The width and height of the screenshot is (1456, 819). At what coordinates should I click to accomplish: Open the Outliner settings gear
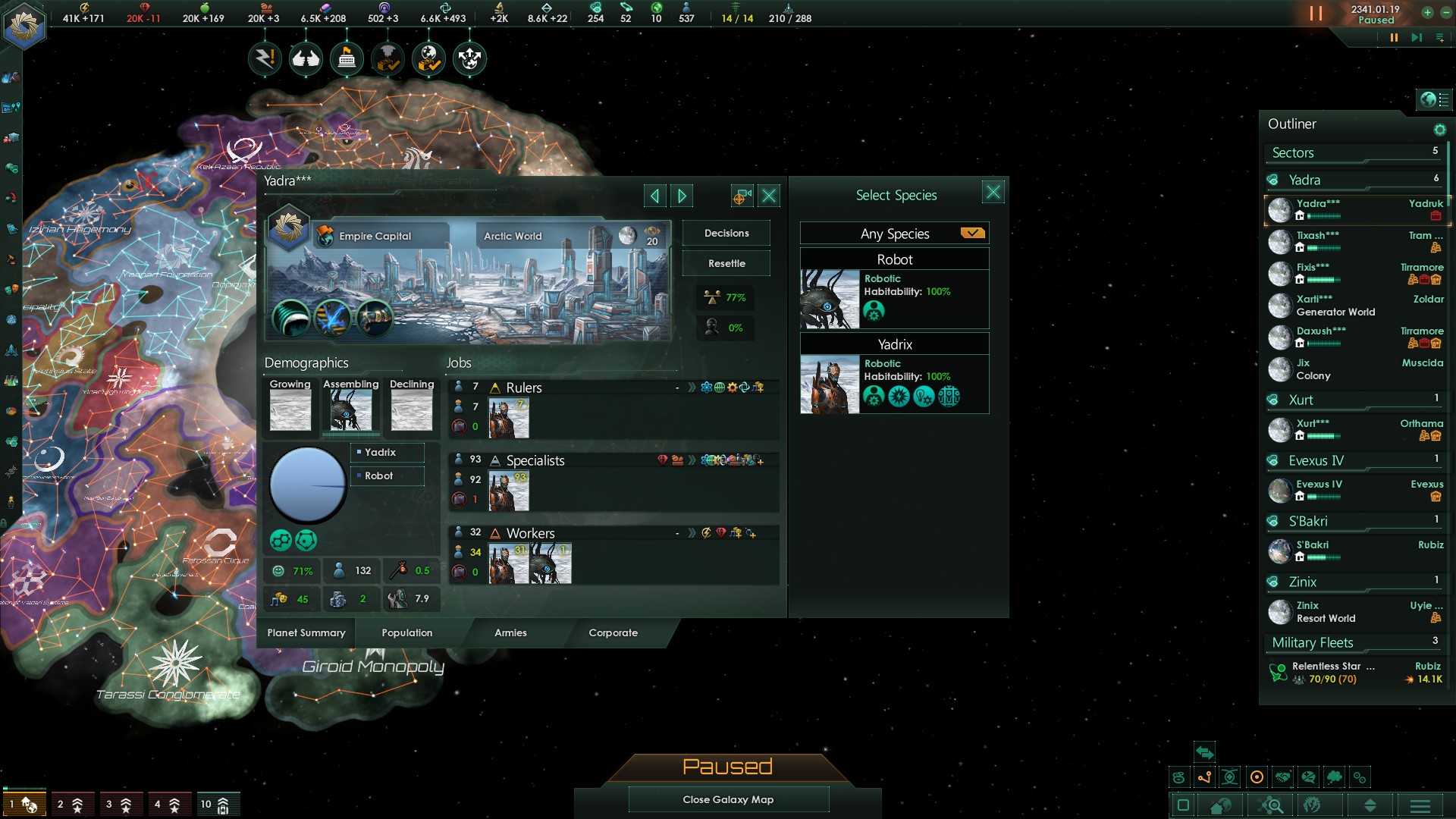1439,130
